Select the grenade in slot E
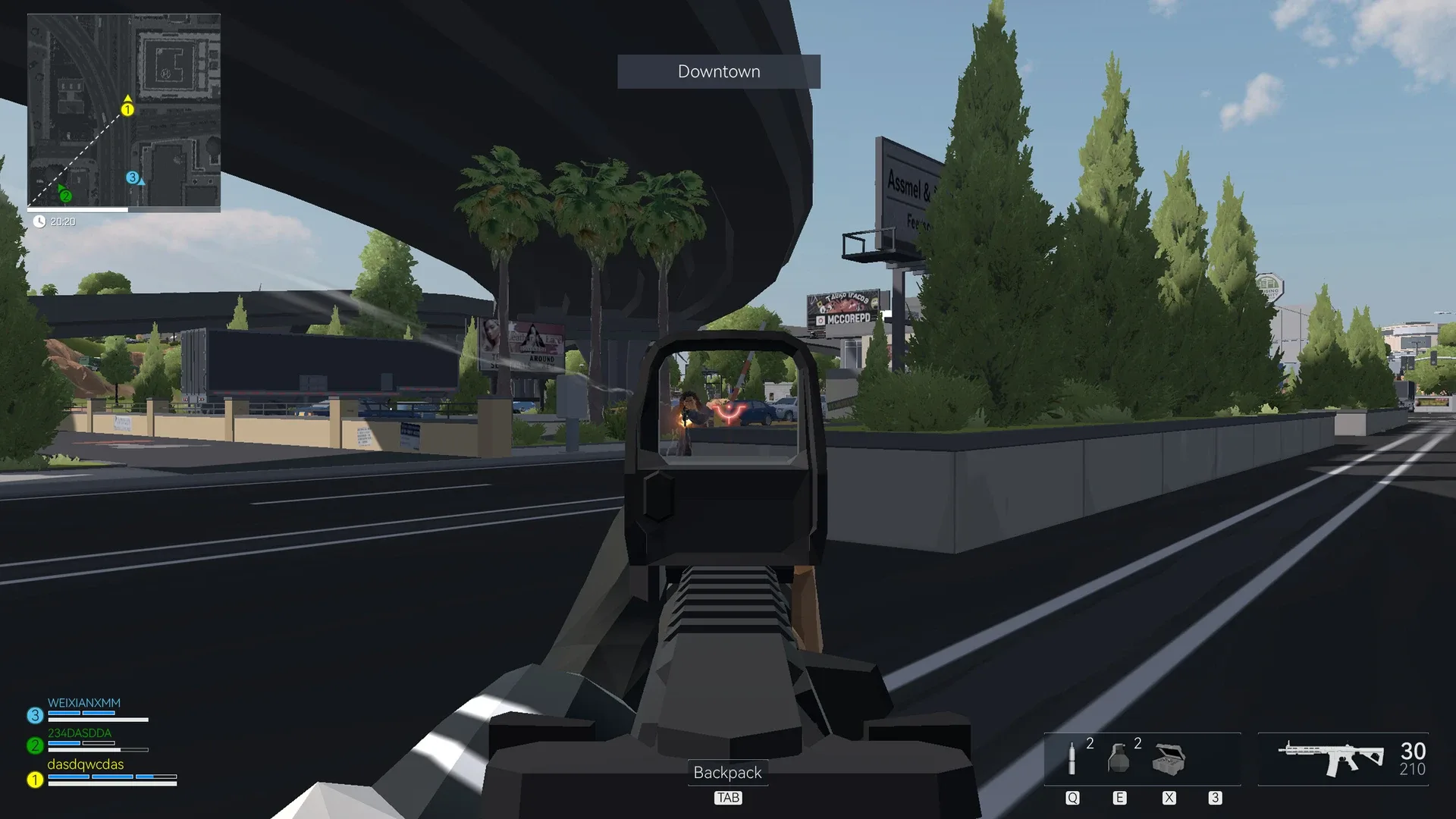The height and width of the screenshot is (819, 1456). tap(1120, 758)
